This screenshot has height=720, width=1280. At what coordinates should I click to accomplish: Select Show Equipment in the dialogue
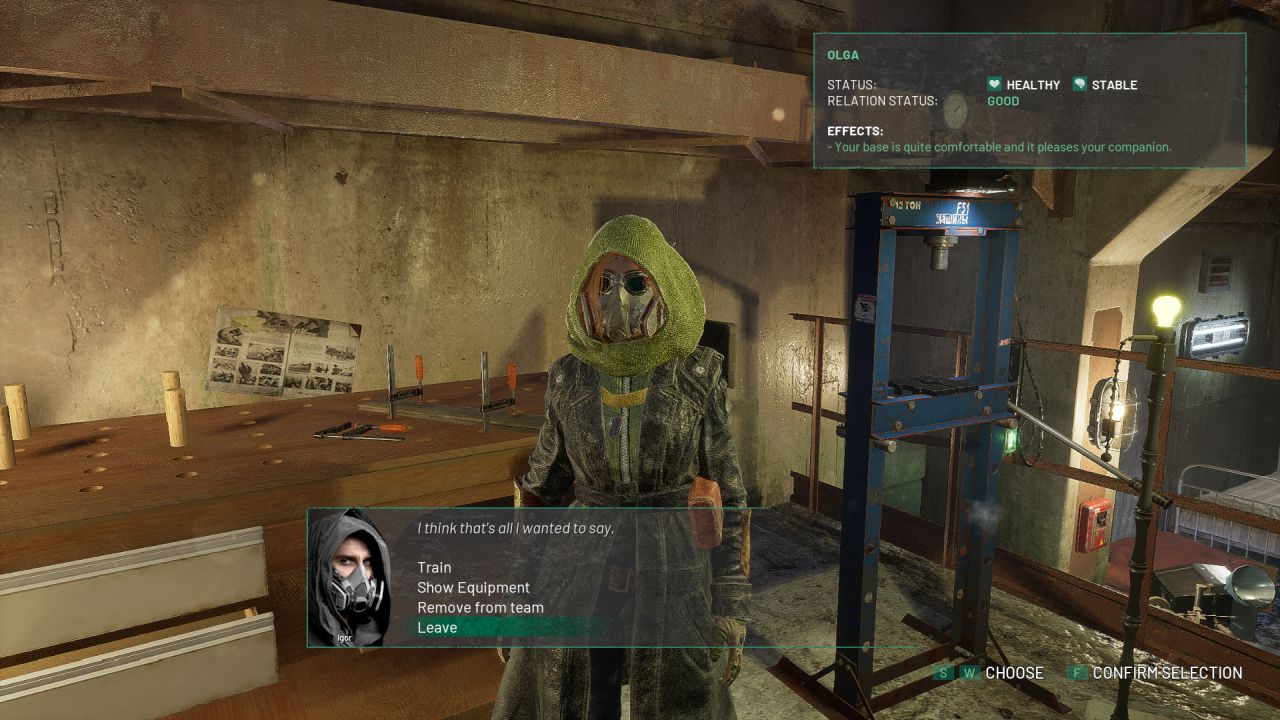tap(473, 588)
